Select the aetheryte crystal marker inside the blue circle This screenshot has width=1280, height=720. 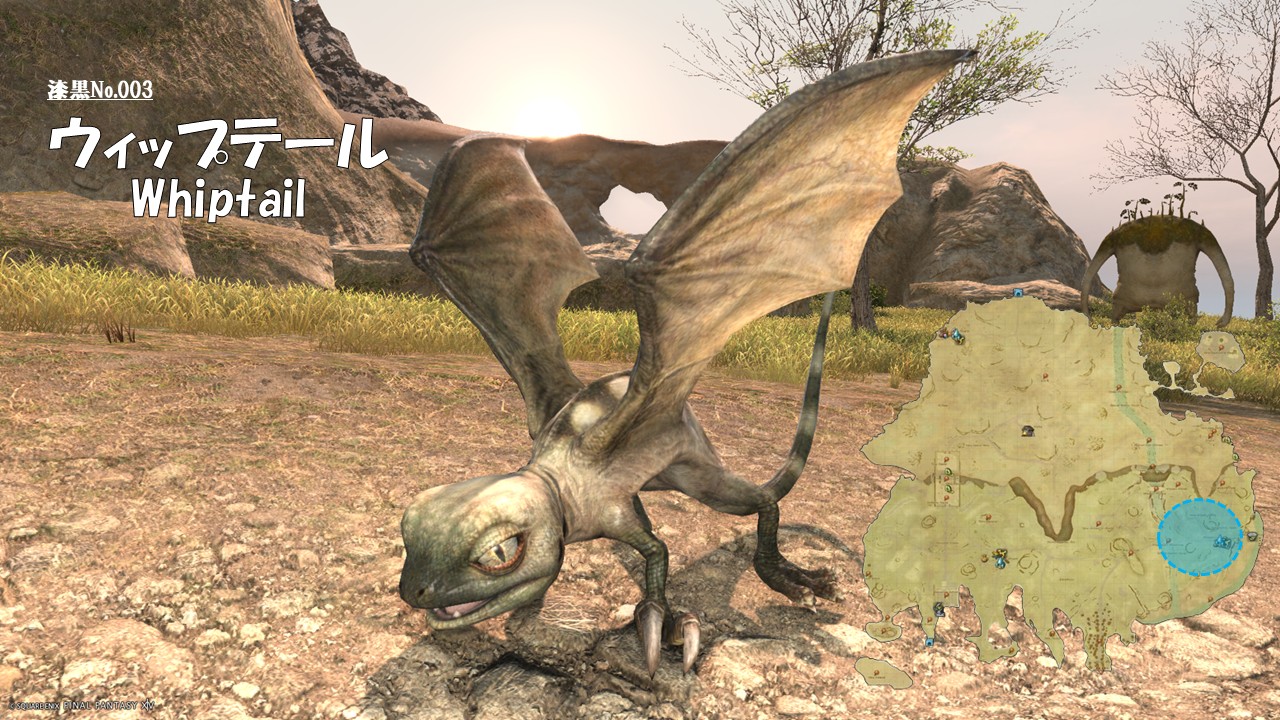(x=1221, y=542)
